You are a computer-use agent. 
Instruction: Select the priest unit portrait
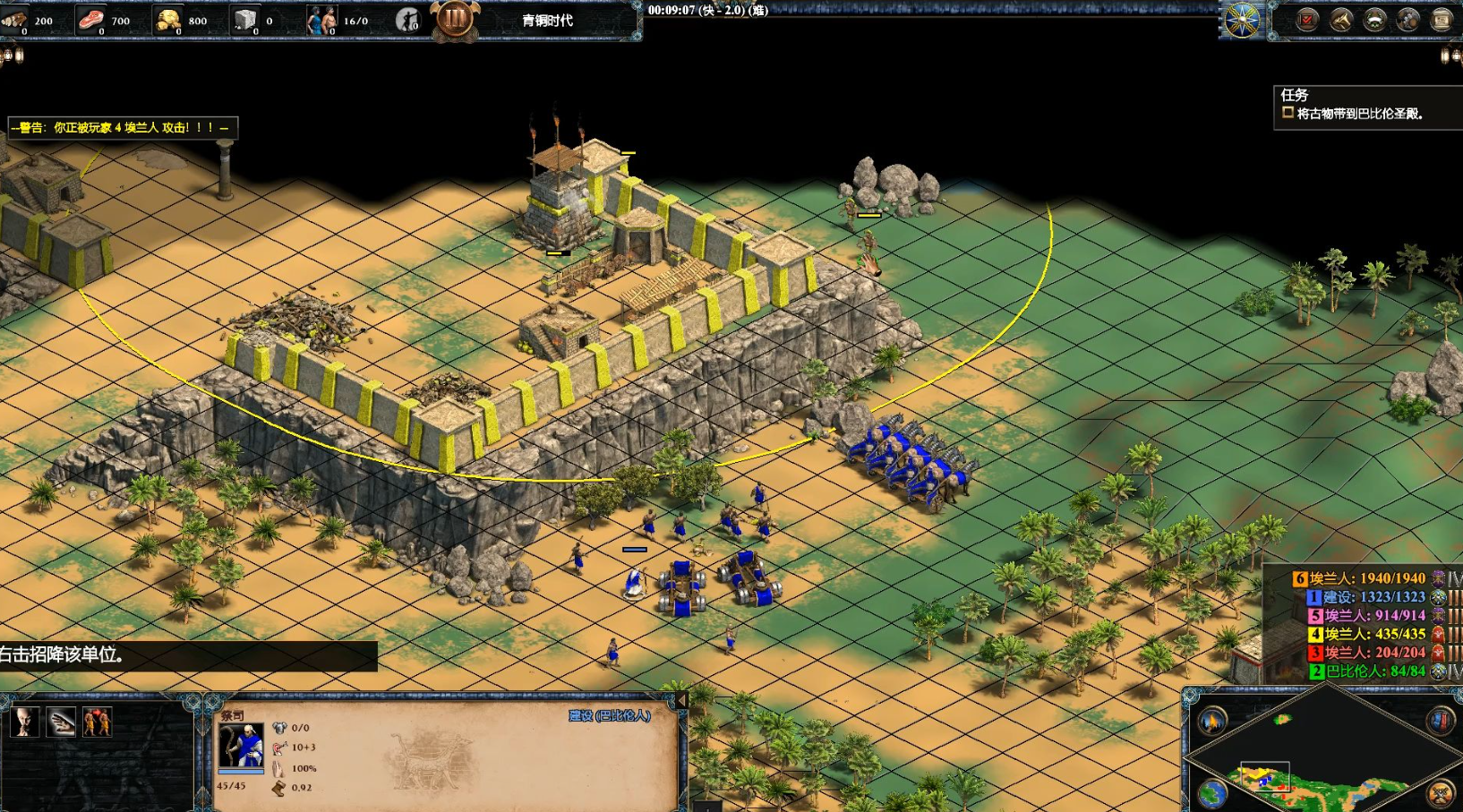point(241,746)
